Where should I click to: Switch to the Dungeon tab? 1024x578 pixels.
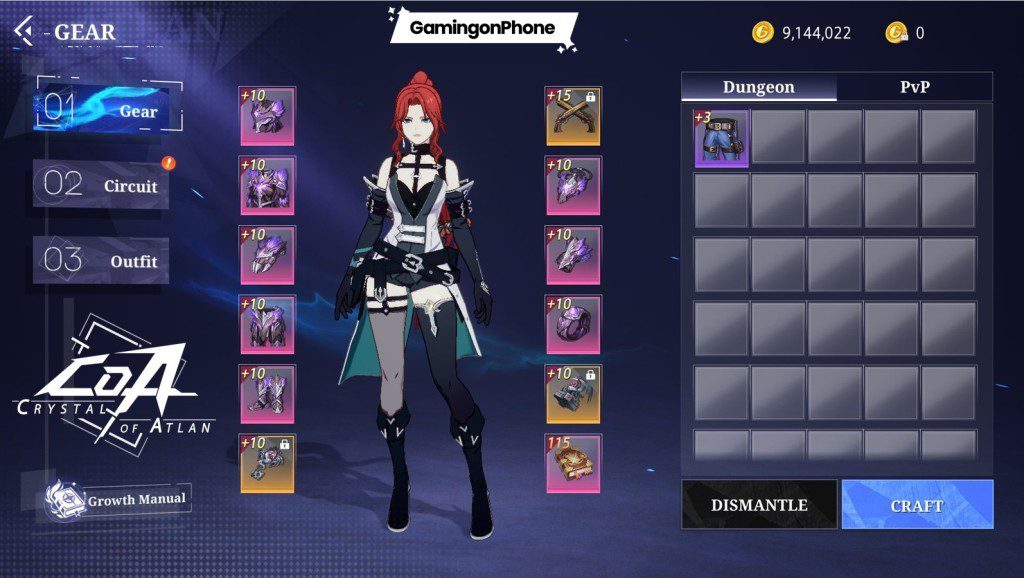point(759,87)
